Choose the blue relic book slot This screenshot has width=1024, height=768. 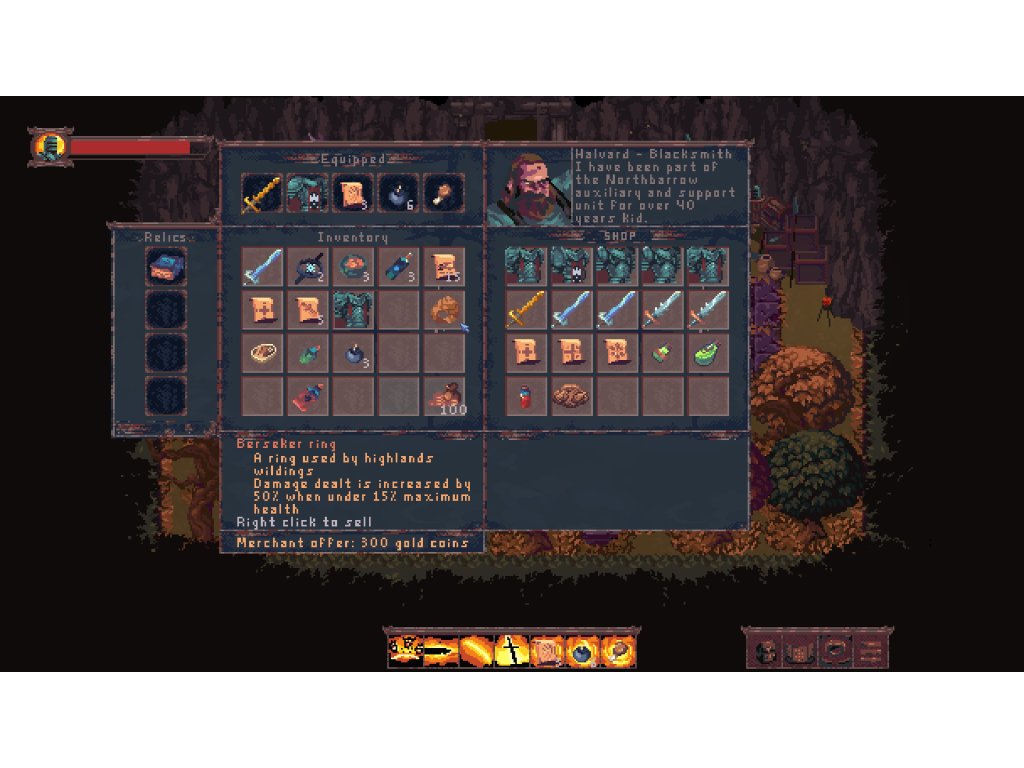coord(164,268)
